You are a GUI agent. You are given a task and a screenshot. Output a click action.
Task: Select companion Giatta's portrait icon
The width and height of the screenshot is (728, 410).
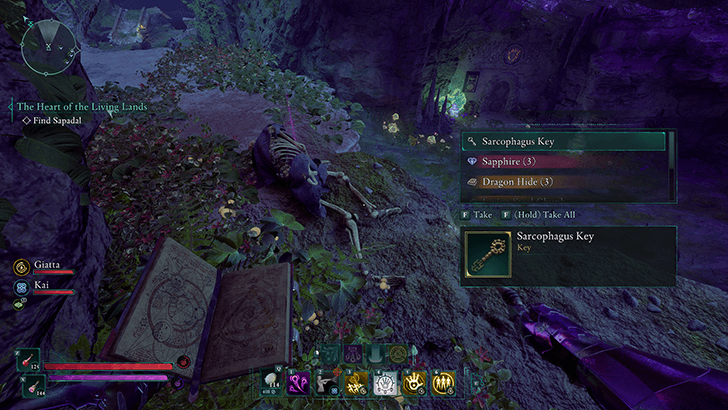click(22, 267)
